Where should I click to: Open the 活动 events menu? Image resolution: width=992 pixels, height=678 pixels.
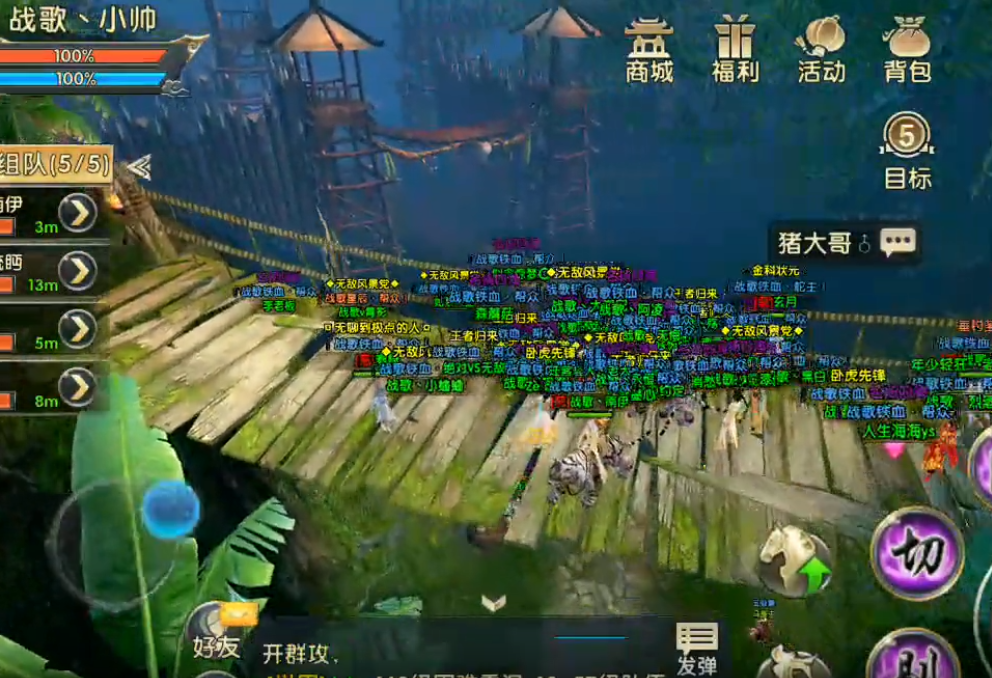(x=821, y=50)
